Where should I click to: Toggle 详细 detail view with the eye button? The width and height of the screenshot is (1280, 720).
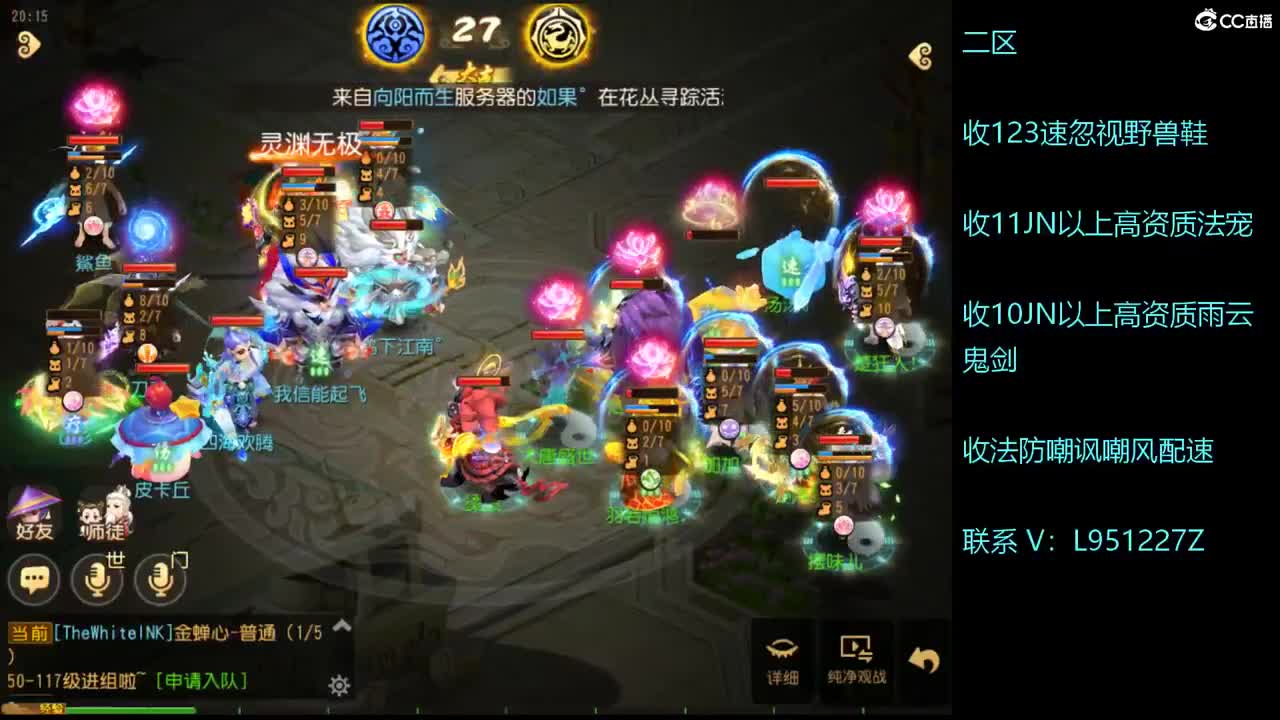pyautogui.click(x=783, y=655)
